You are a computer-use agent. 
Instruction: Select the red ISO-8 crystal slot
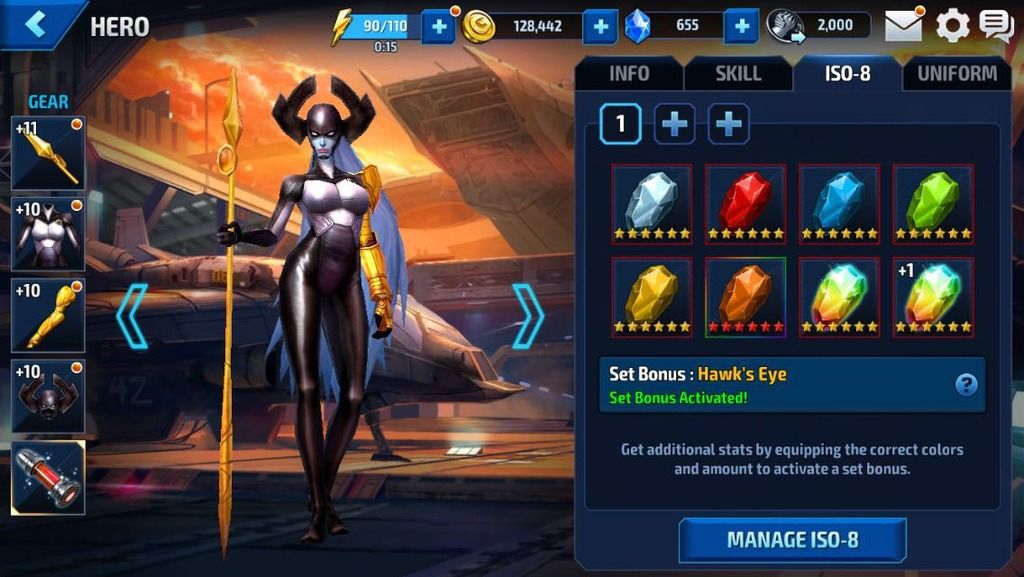coord(745,204)
